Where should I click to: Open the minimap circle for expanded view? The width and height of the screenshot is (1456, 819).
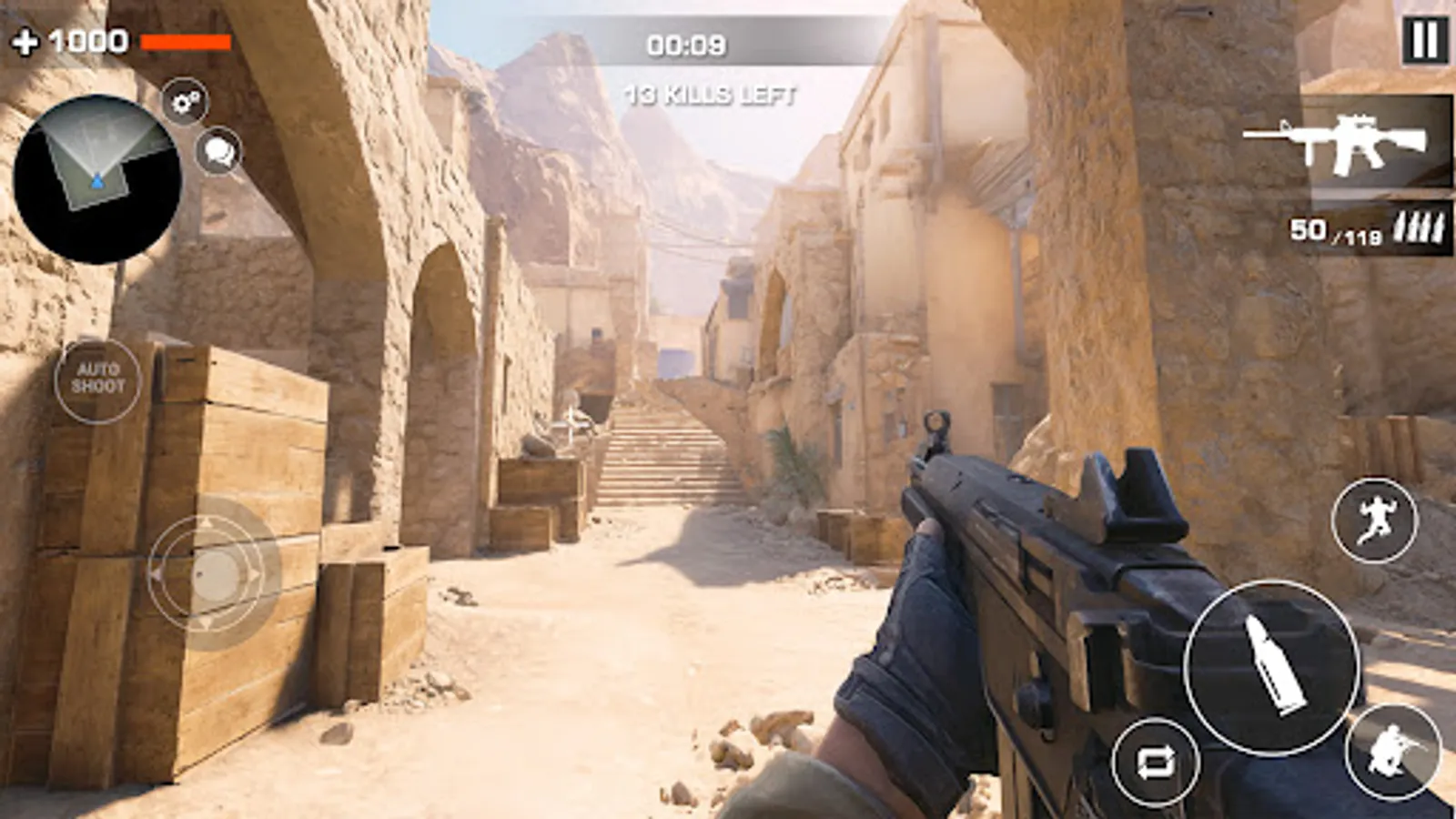(x=100, y=177)
